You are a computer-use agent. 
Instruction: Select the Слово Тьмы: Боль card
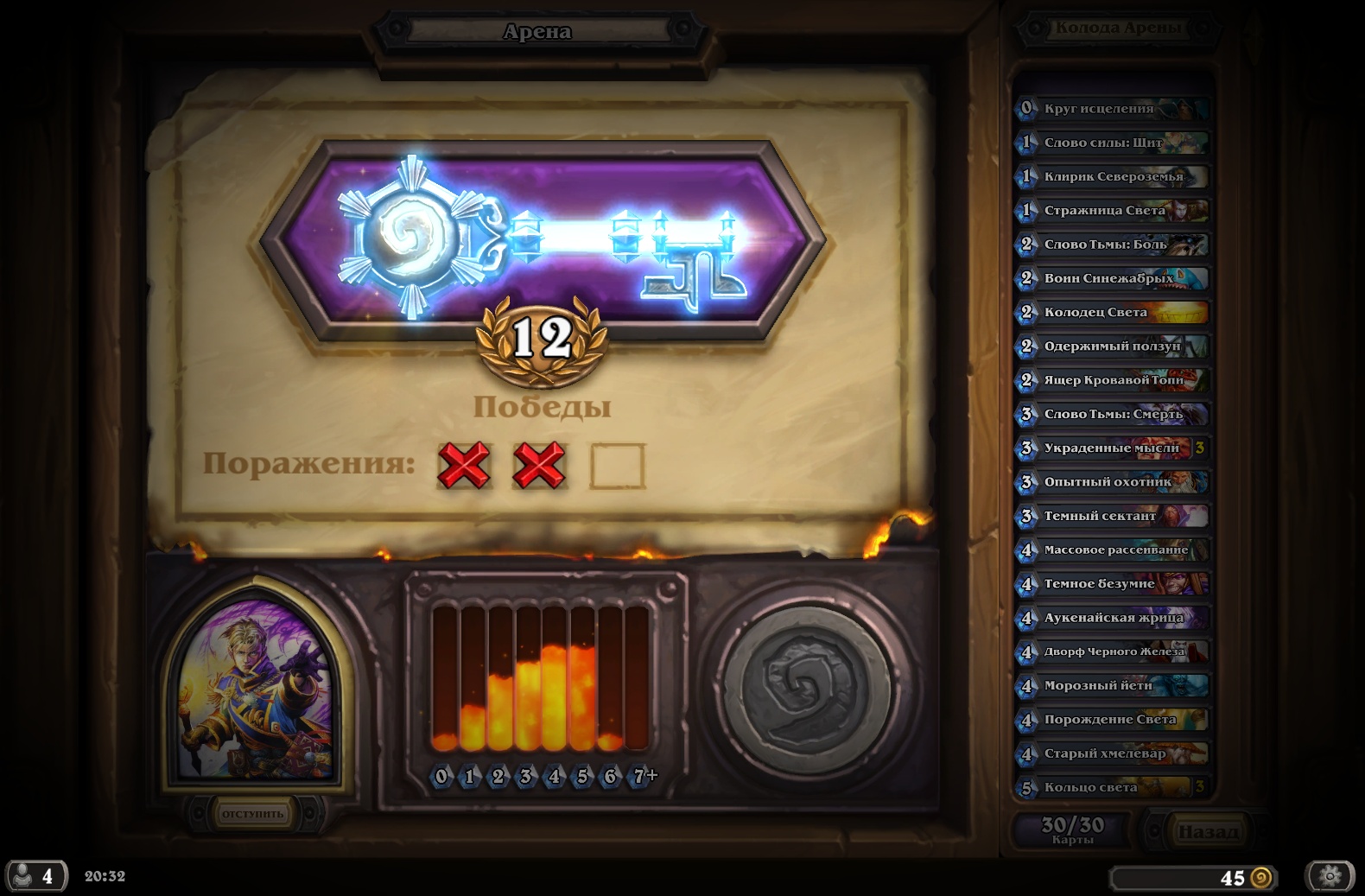(1112, 245)
